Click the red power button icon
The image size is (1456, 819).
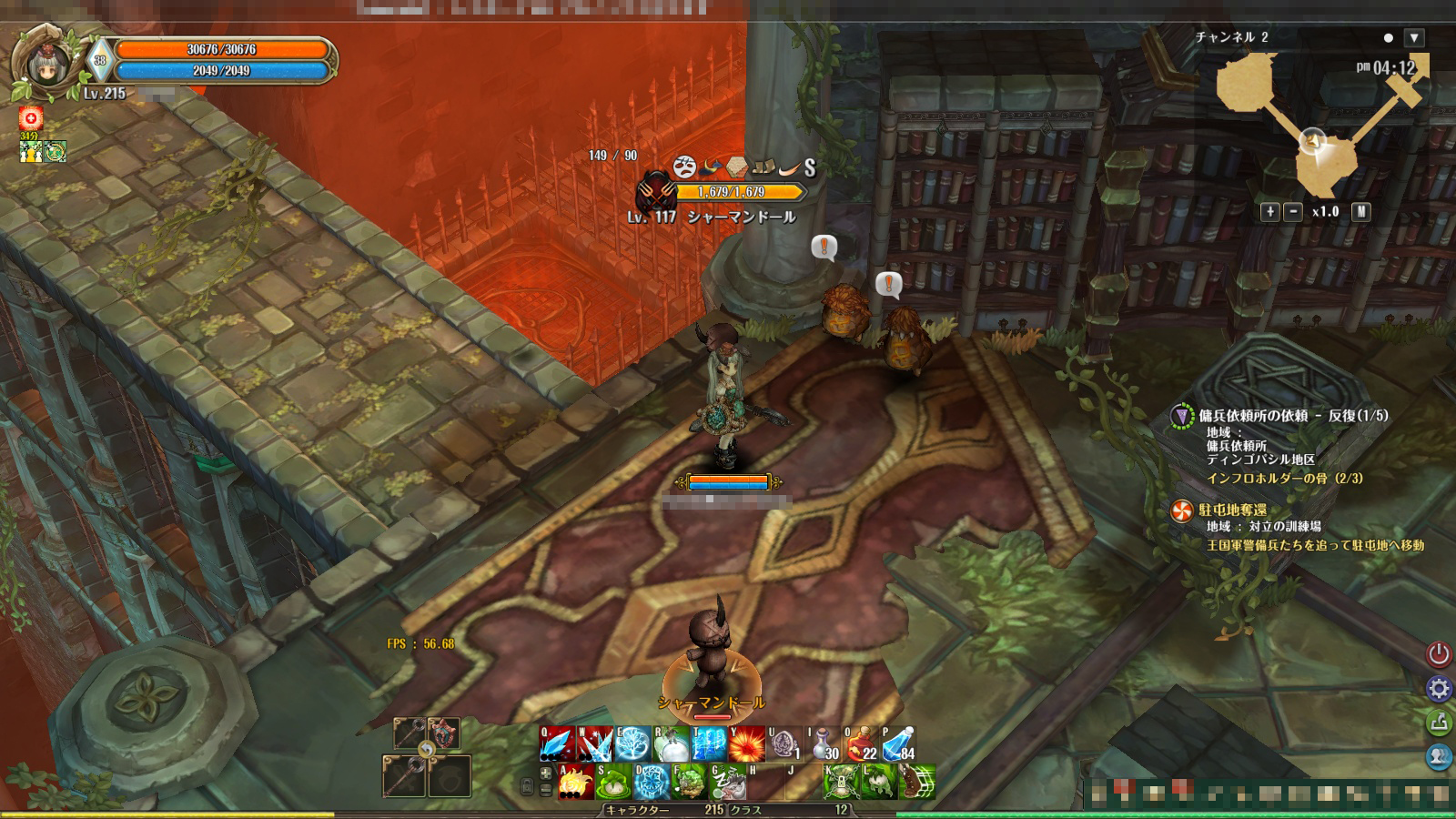1439,653
